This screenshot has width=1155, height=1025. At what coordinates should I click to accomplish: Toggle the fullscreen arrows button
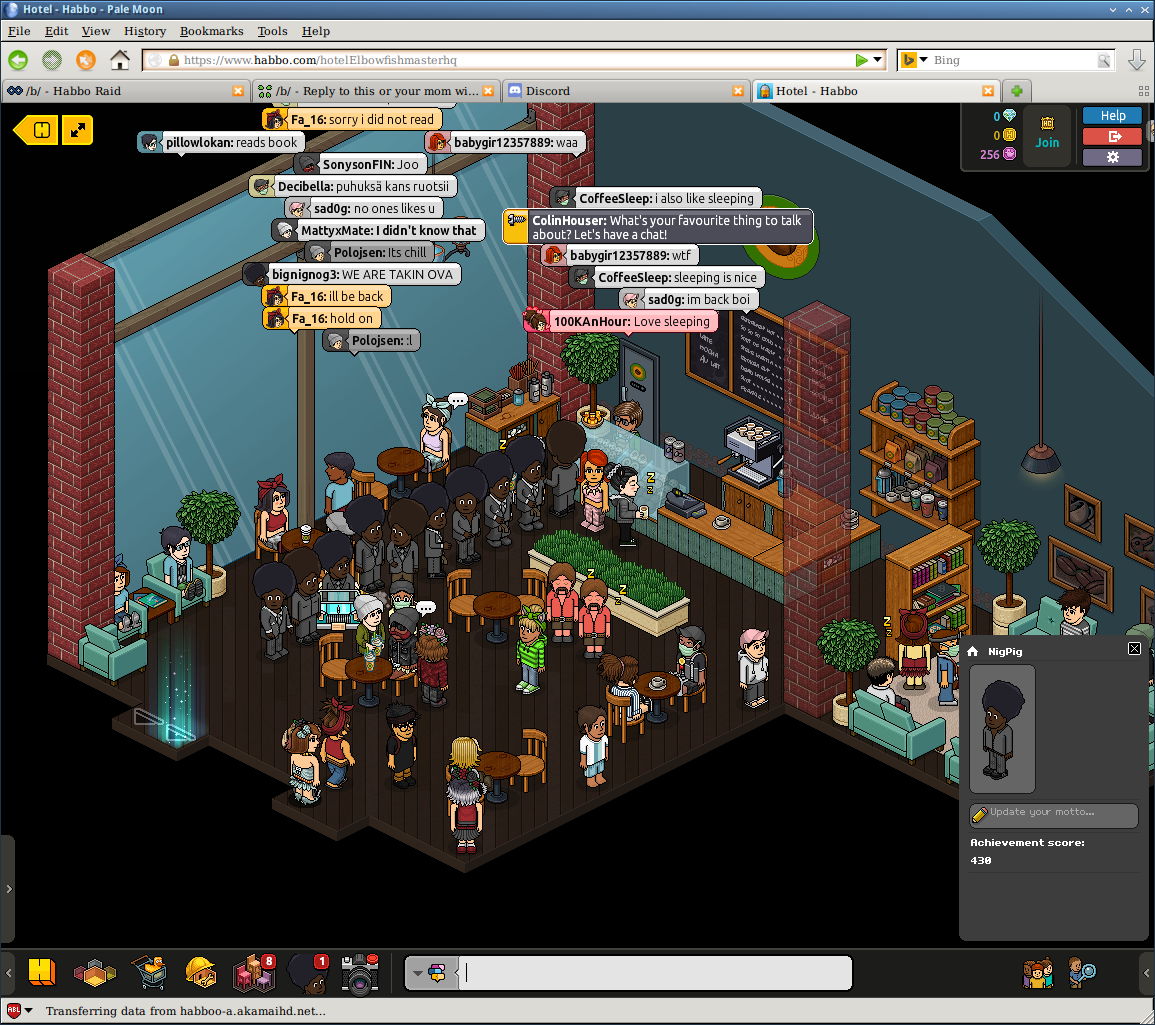coord(77,129)
